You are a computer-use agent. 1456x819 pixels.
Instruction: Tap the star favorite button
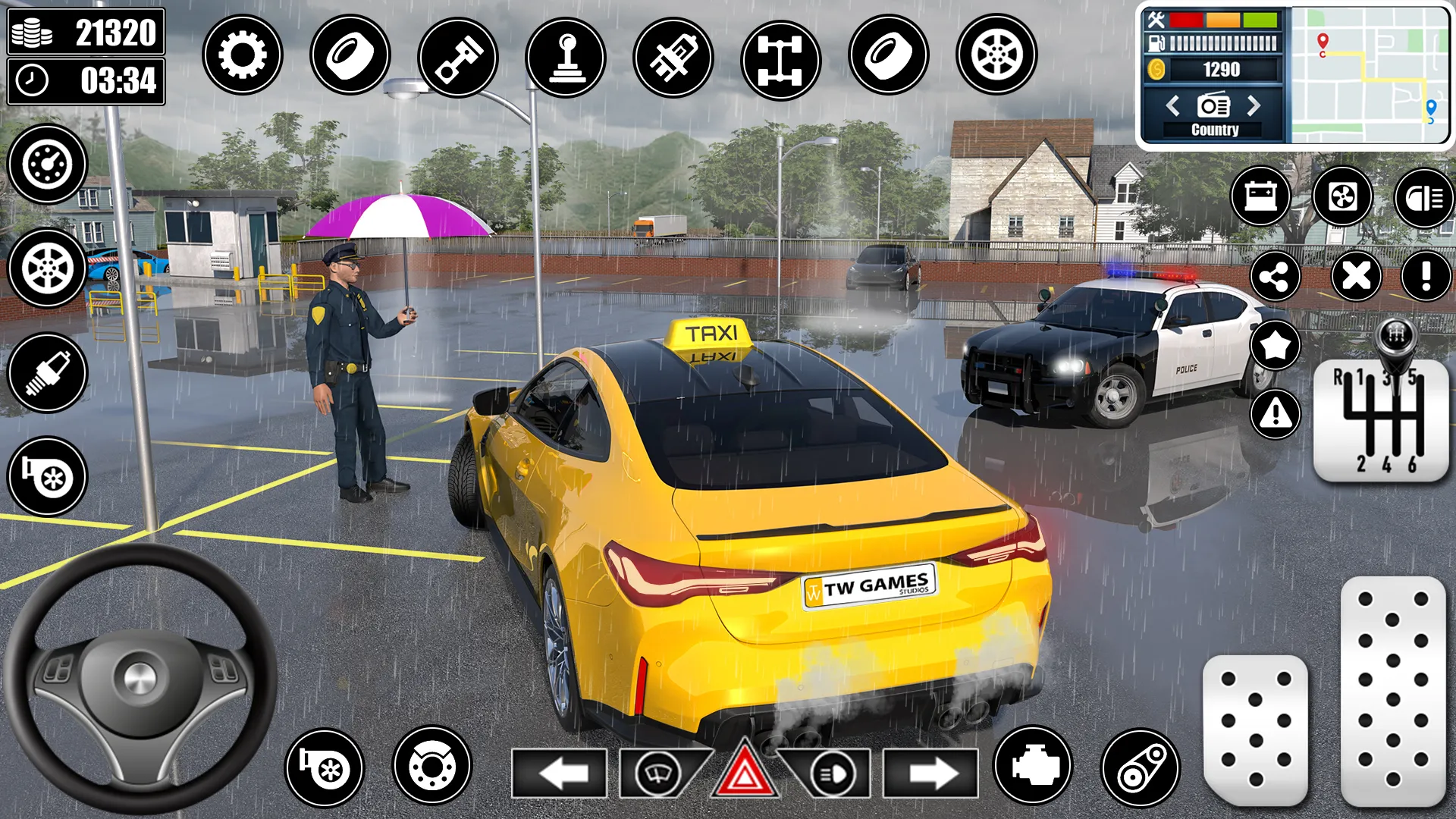pyautogui.click(x=1276, y=345)
